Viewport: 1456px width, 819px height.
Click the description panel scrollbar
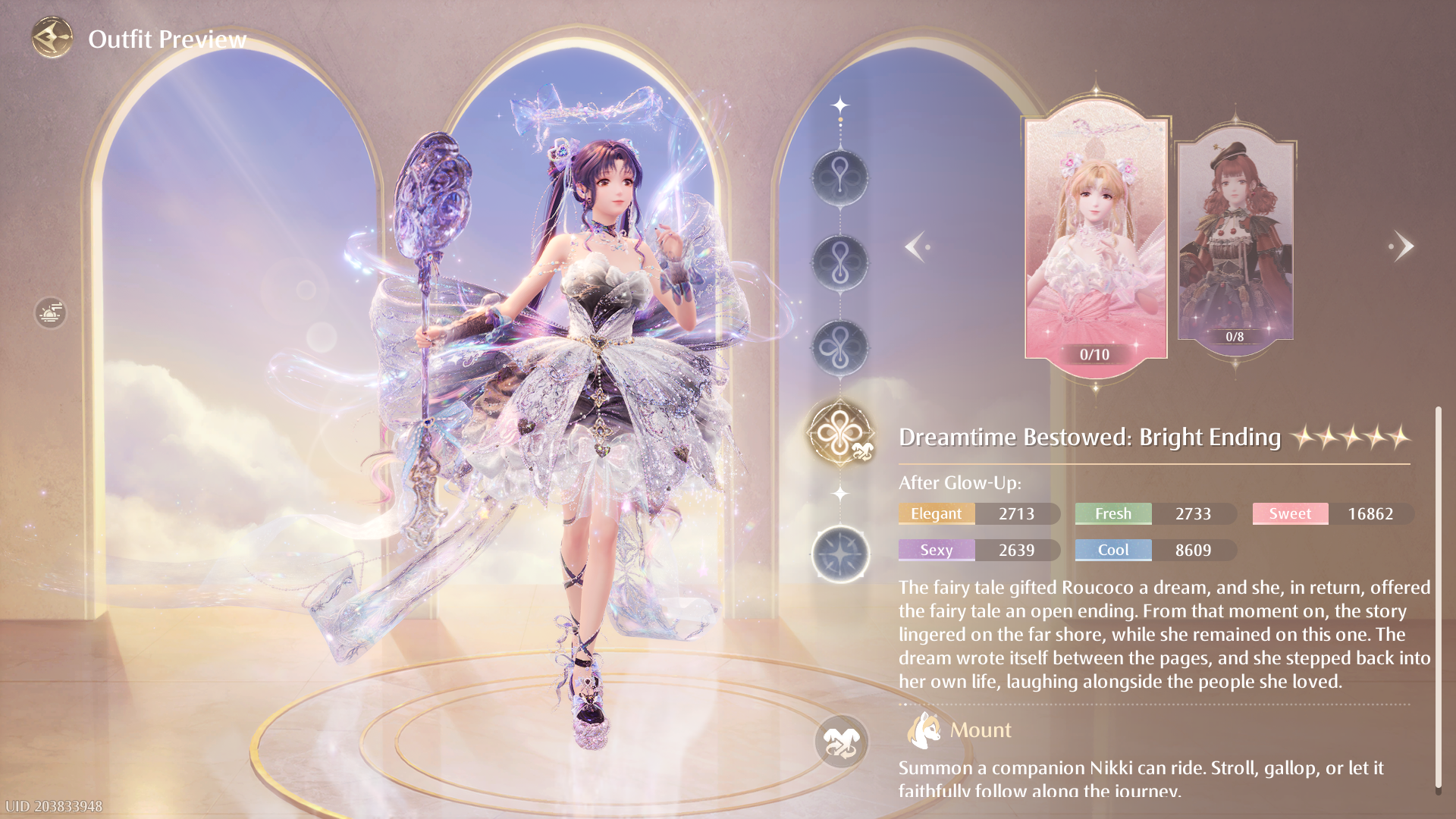tap(1437, 599)
